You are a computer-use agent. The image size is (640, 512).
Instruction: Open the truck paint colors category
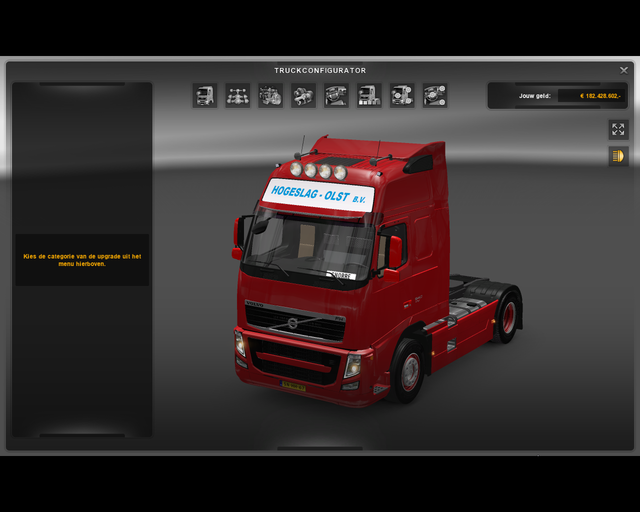pos(369,96)
